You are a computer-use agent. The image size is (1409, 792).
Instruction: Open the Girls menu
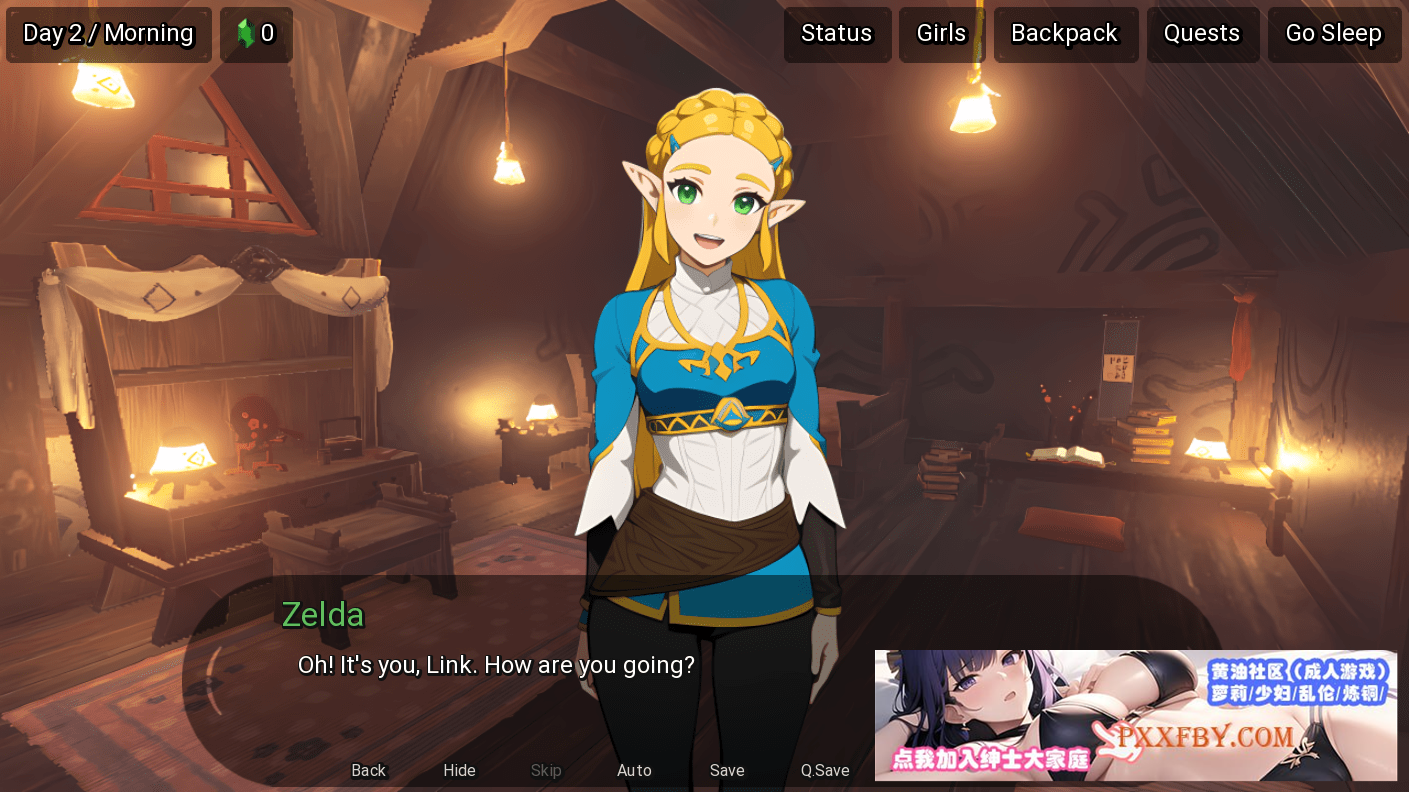(941, 34)
